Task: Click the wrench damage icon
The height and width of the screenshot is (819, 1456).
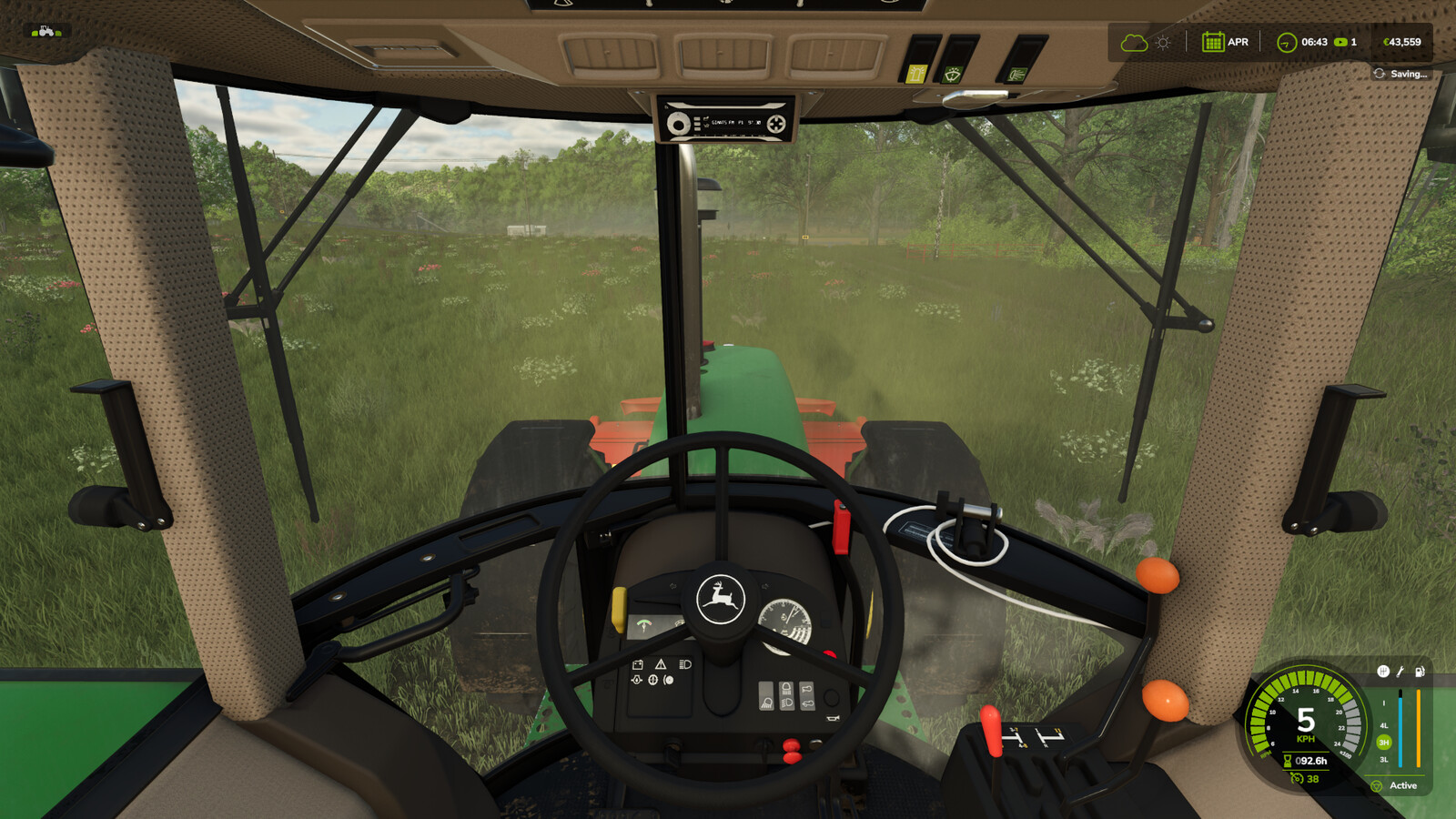Action: pos(1400,672)
